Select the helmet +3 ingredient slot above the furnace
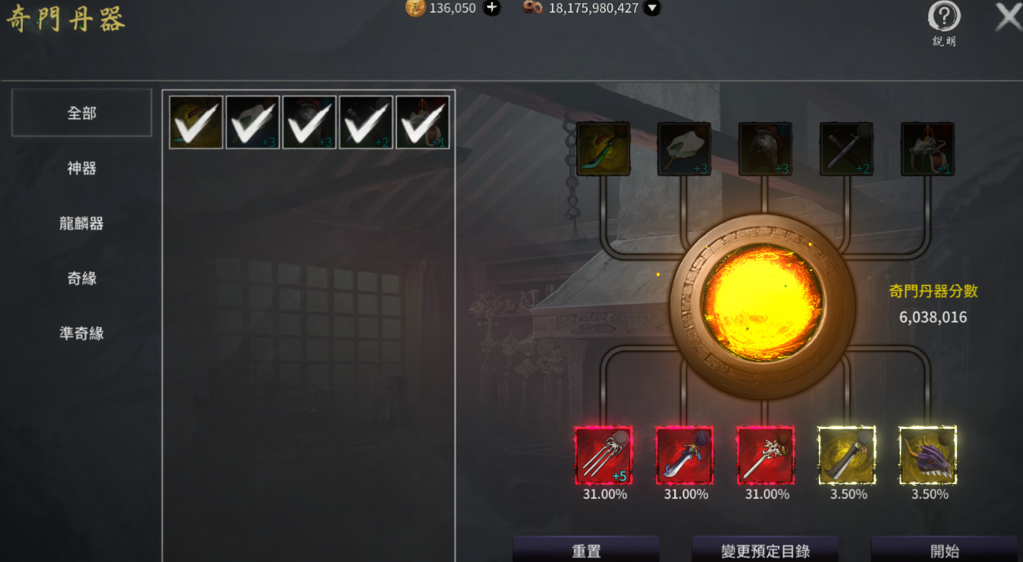The image size is (1023, 562). pyautogui.click(x=765, y=149)
